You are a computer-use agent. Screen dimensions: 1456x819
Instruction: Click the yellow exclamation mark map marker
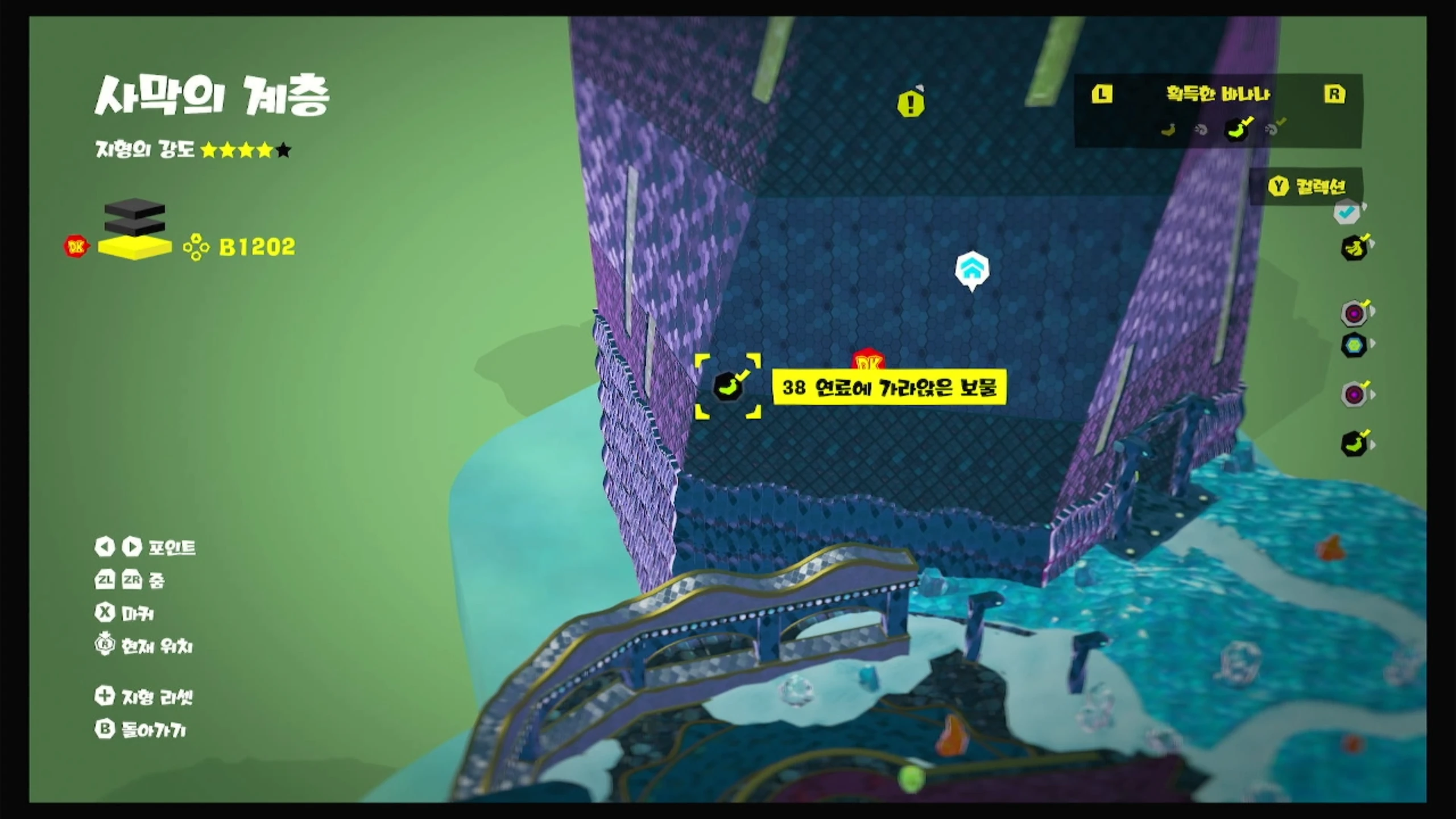coord(911,104)
